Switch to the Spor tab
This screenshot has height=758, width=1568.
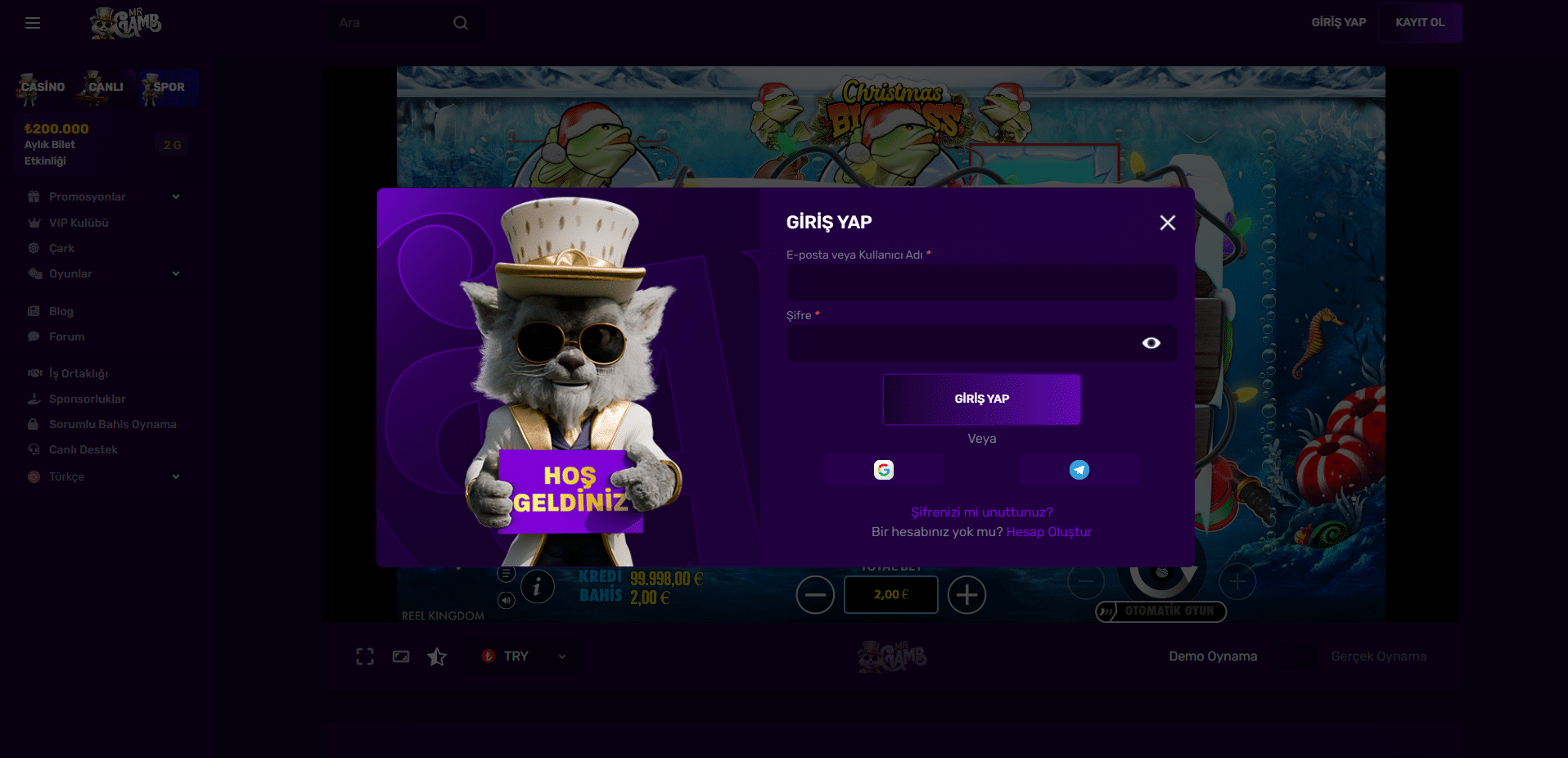[168, 88]
